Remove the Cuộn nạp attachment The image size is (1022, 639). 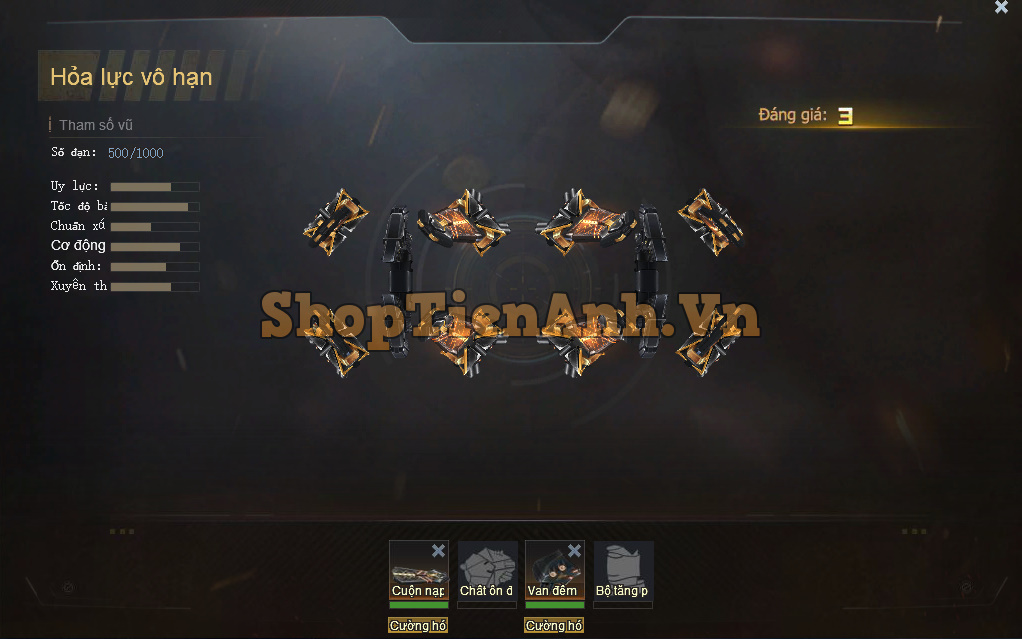point(438,551)
